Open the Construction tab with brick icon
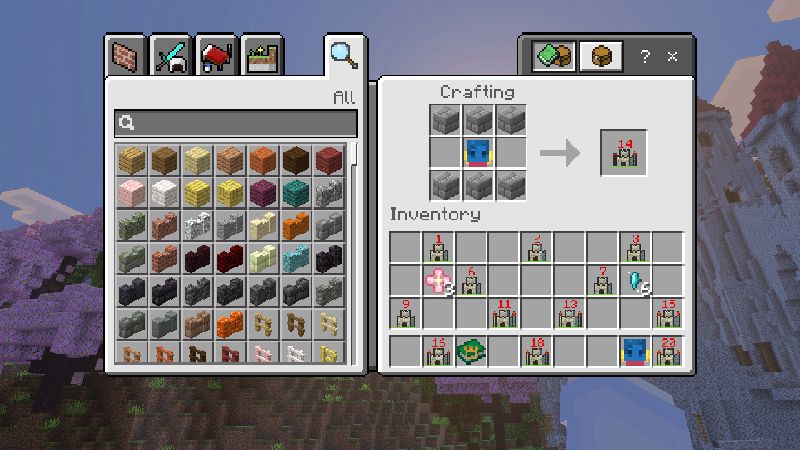This screenshot has width=800, height=450. coord(125,56)
